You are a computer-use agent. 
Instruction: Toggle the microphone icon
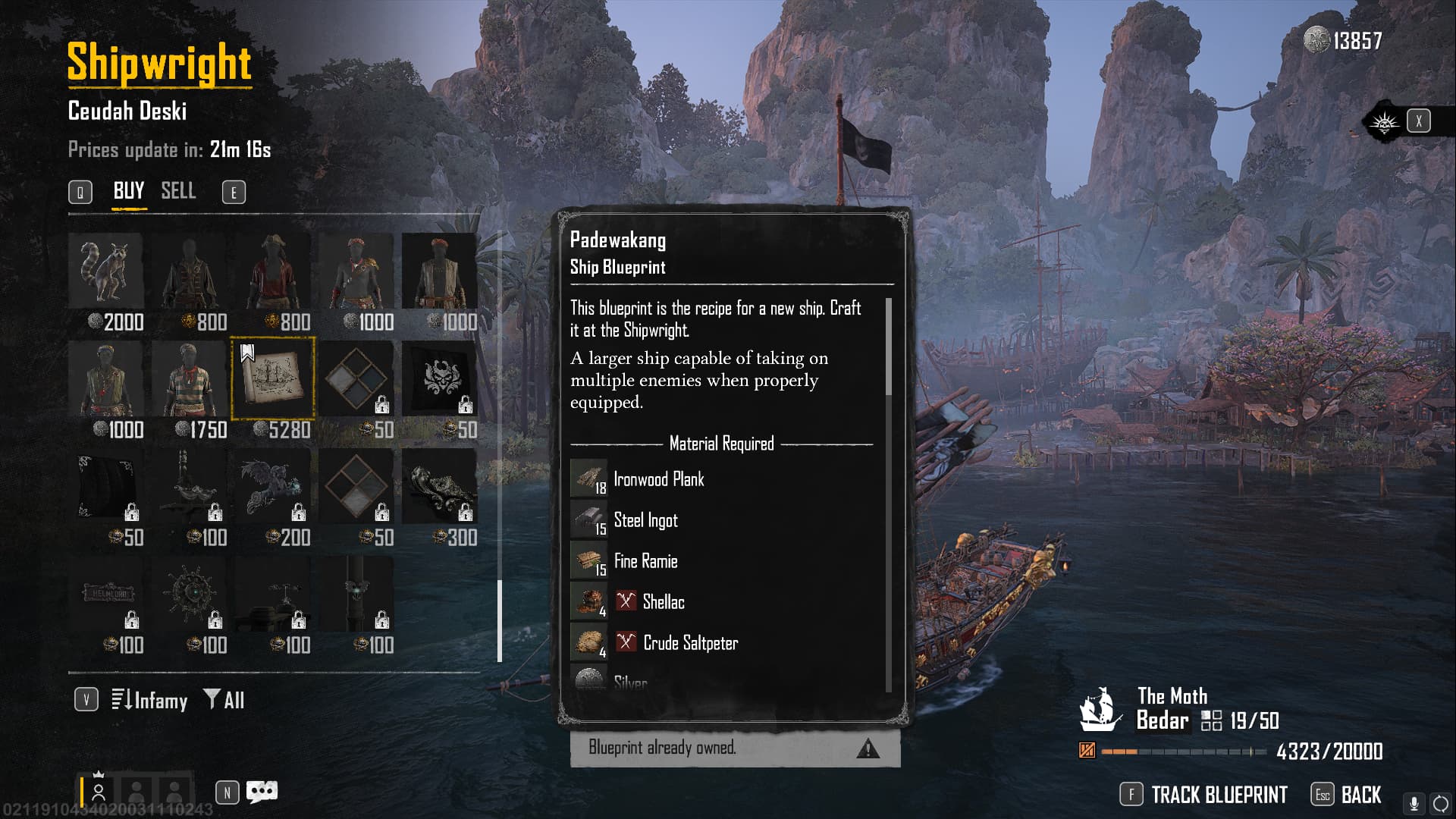pos(1414,803)
